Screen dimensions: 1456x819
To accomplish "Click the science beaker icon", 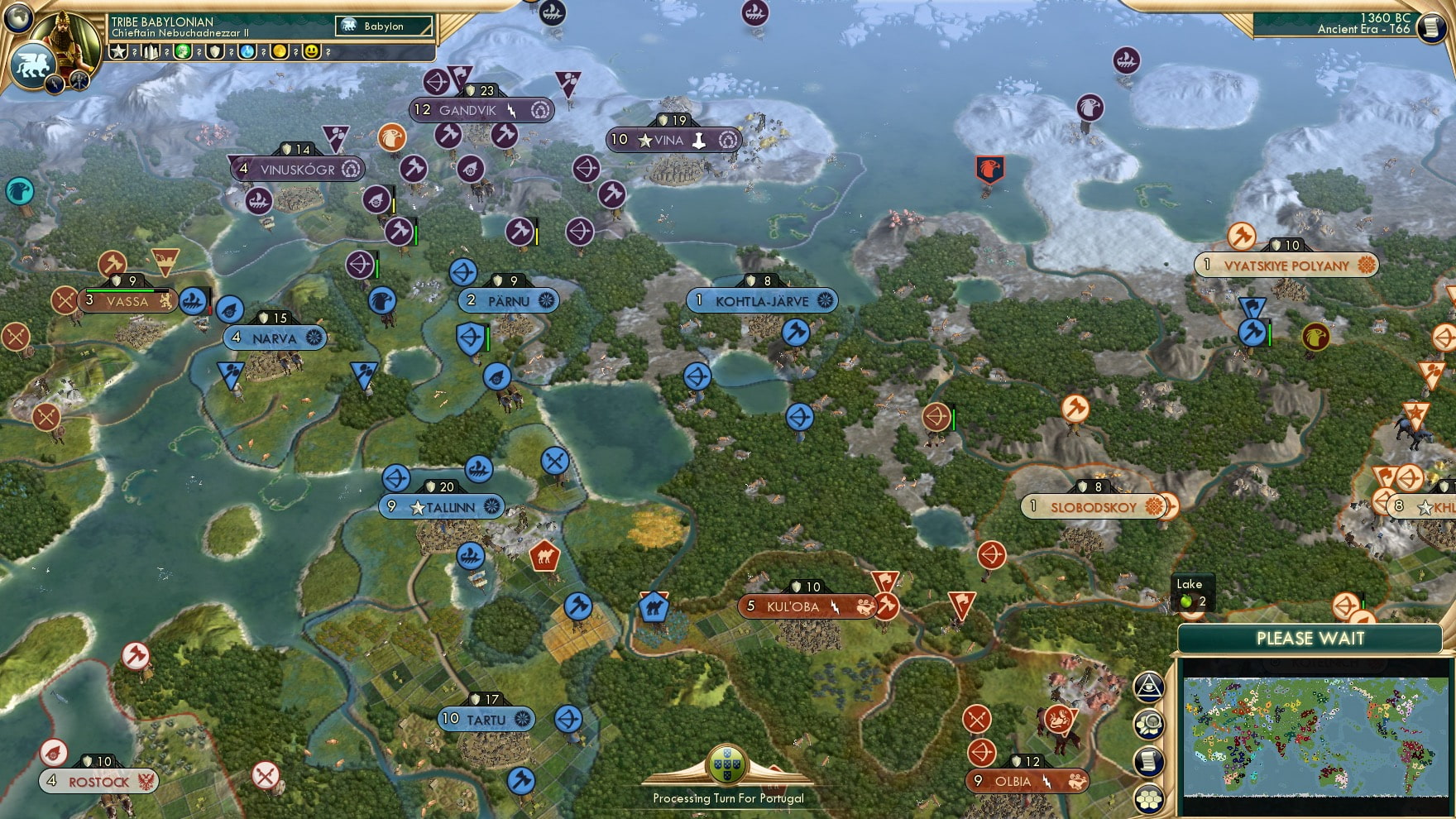I will pyautogui.click(x=248, y=51).
